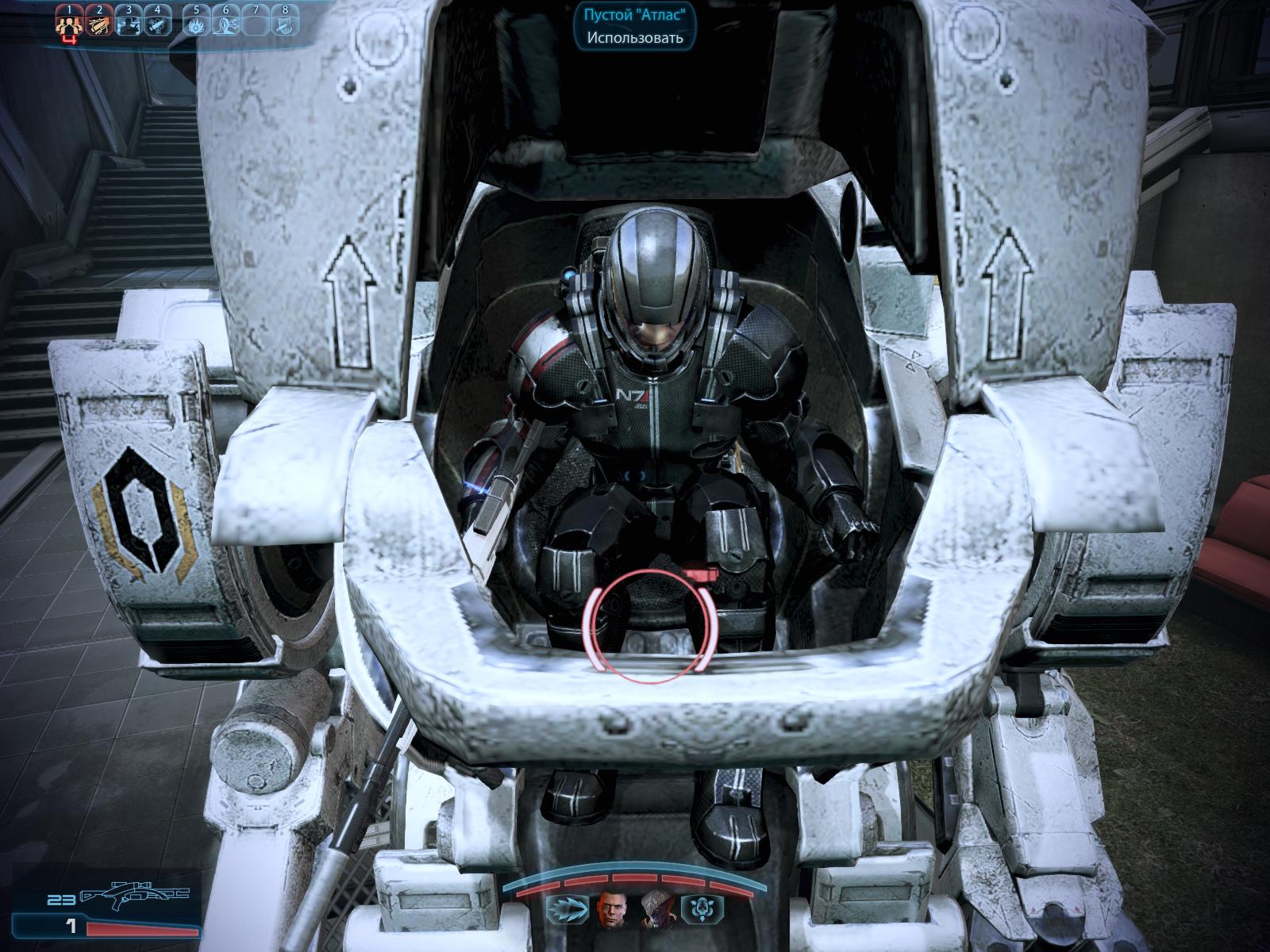
Task: Activate the shielded ammo power in slot 8
Action: tap(284, 24)
